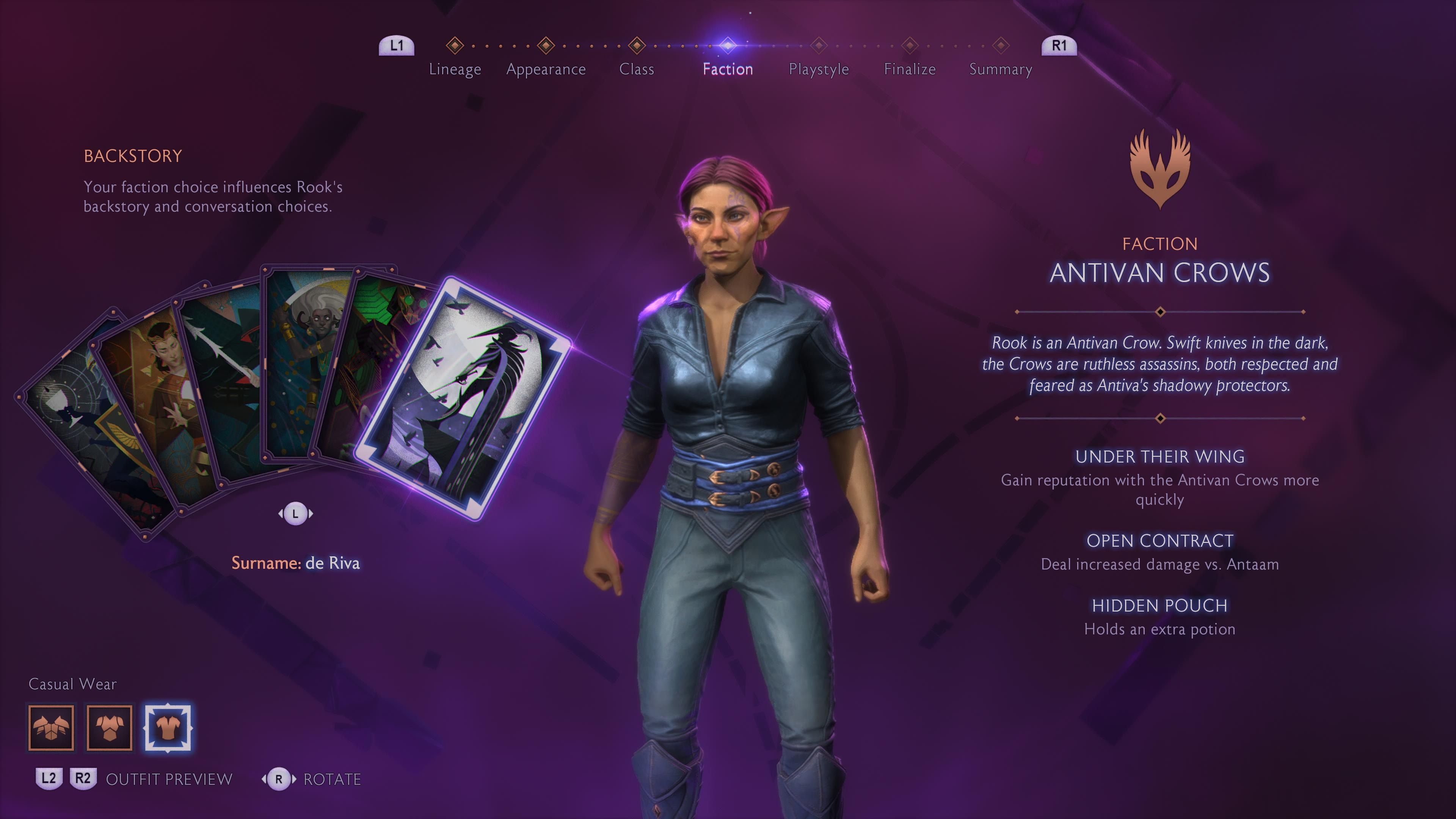Preview the heavy armor outfit with large pauldrons
Viewport: 1456px width, 819px height.
[x=52, y=728]
